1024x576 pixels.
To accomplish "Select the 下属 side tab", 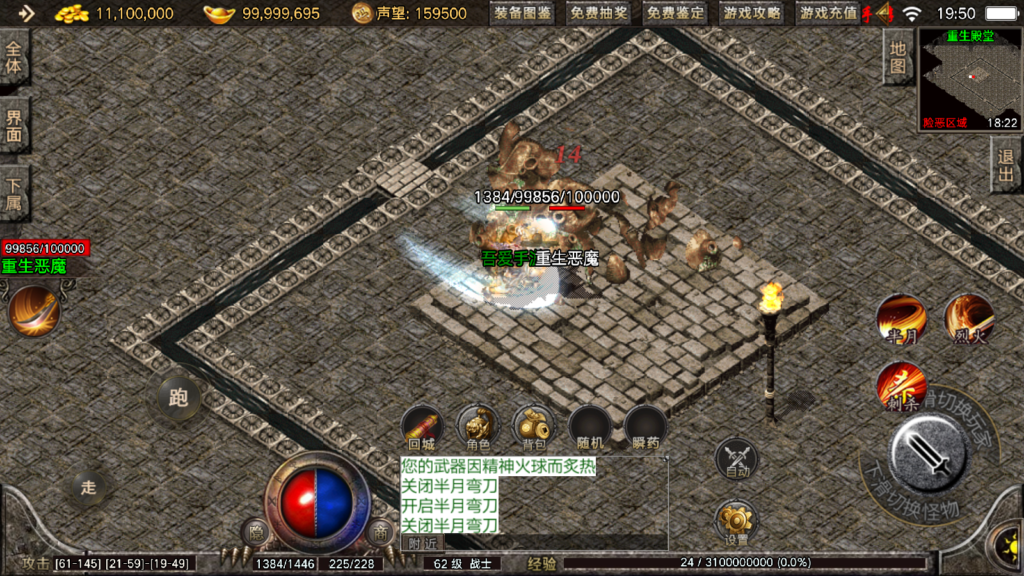I will (x=14, y=192).
